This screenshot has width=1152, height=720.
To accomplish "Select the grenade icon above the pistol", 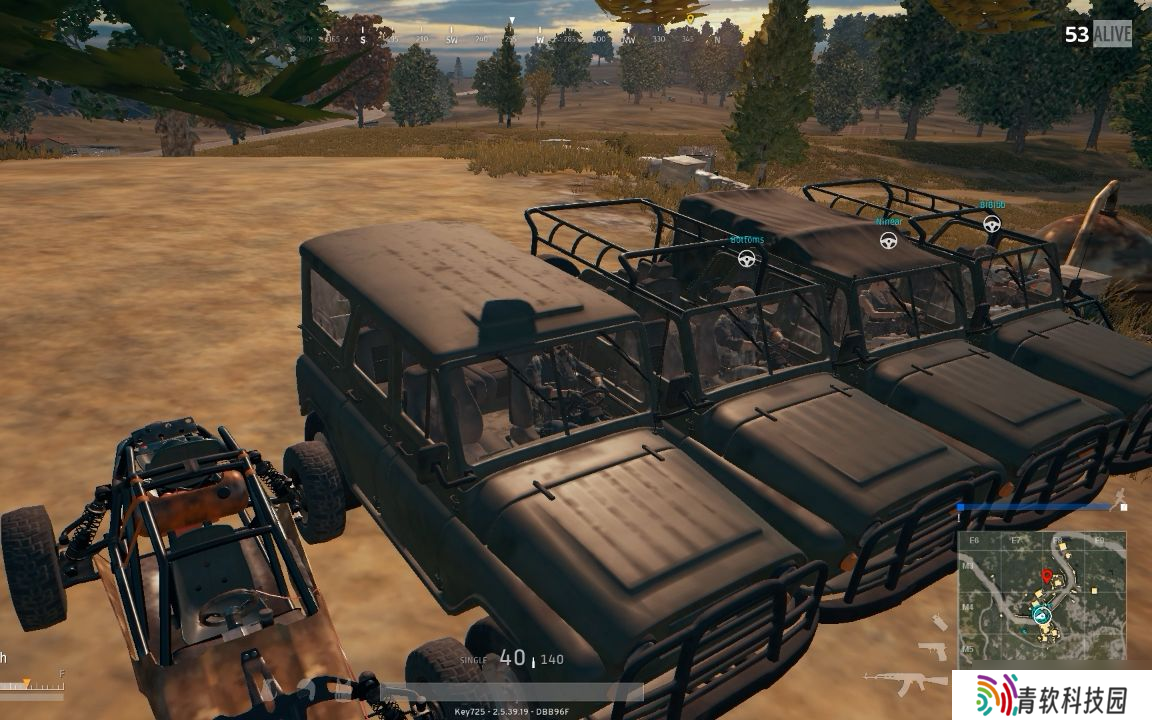I will [939, 622].
